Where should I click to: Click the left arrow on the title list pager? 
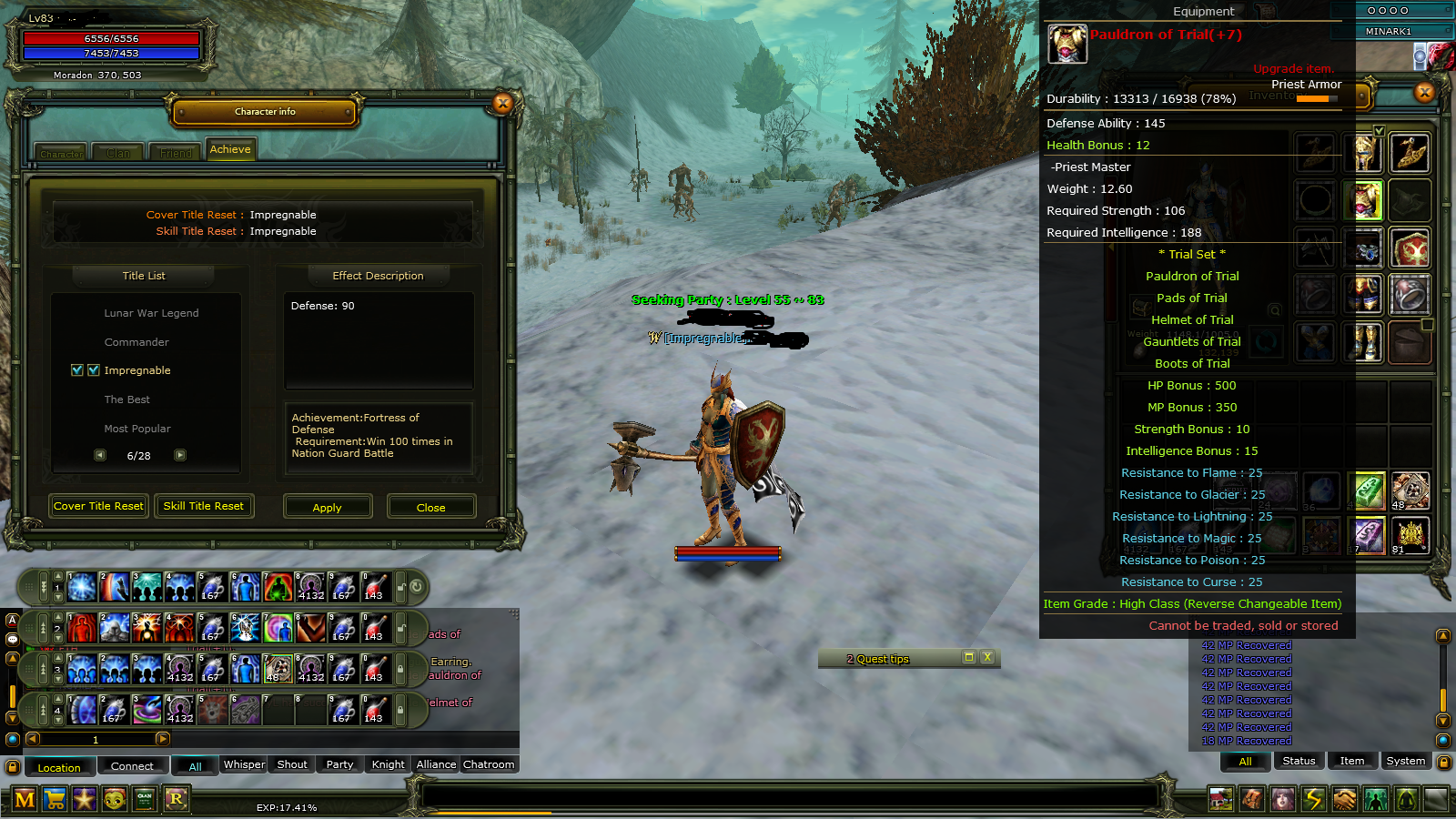(100, 455)
